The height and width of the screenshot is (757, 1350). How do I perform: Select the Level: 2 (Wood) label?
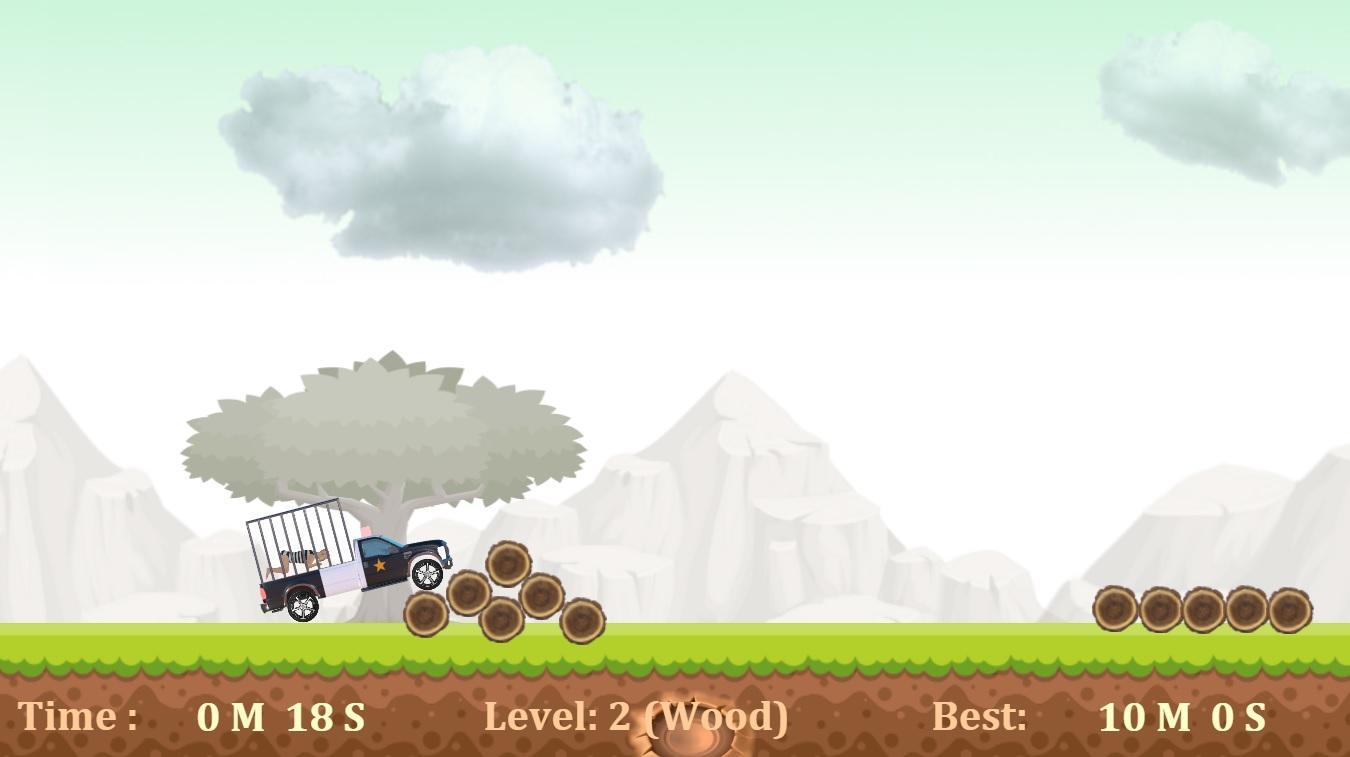[637, 714]
